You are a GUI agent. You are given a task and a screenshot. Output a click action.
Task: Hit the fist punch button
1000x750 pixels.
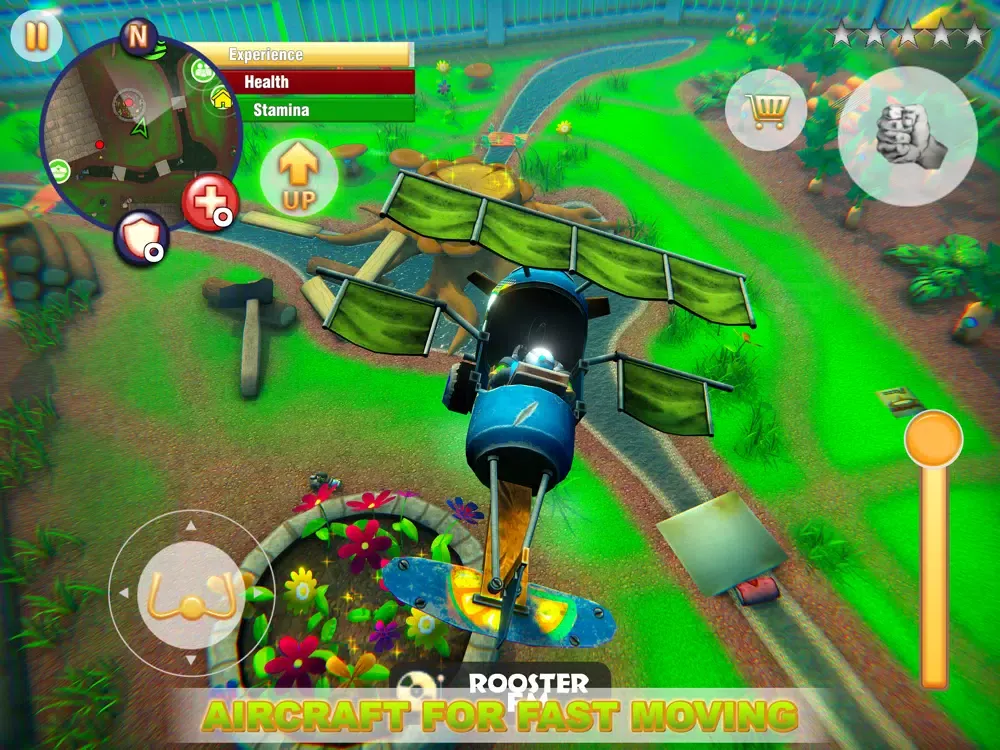click(906, 137)
